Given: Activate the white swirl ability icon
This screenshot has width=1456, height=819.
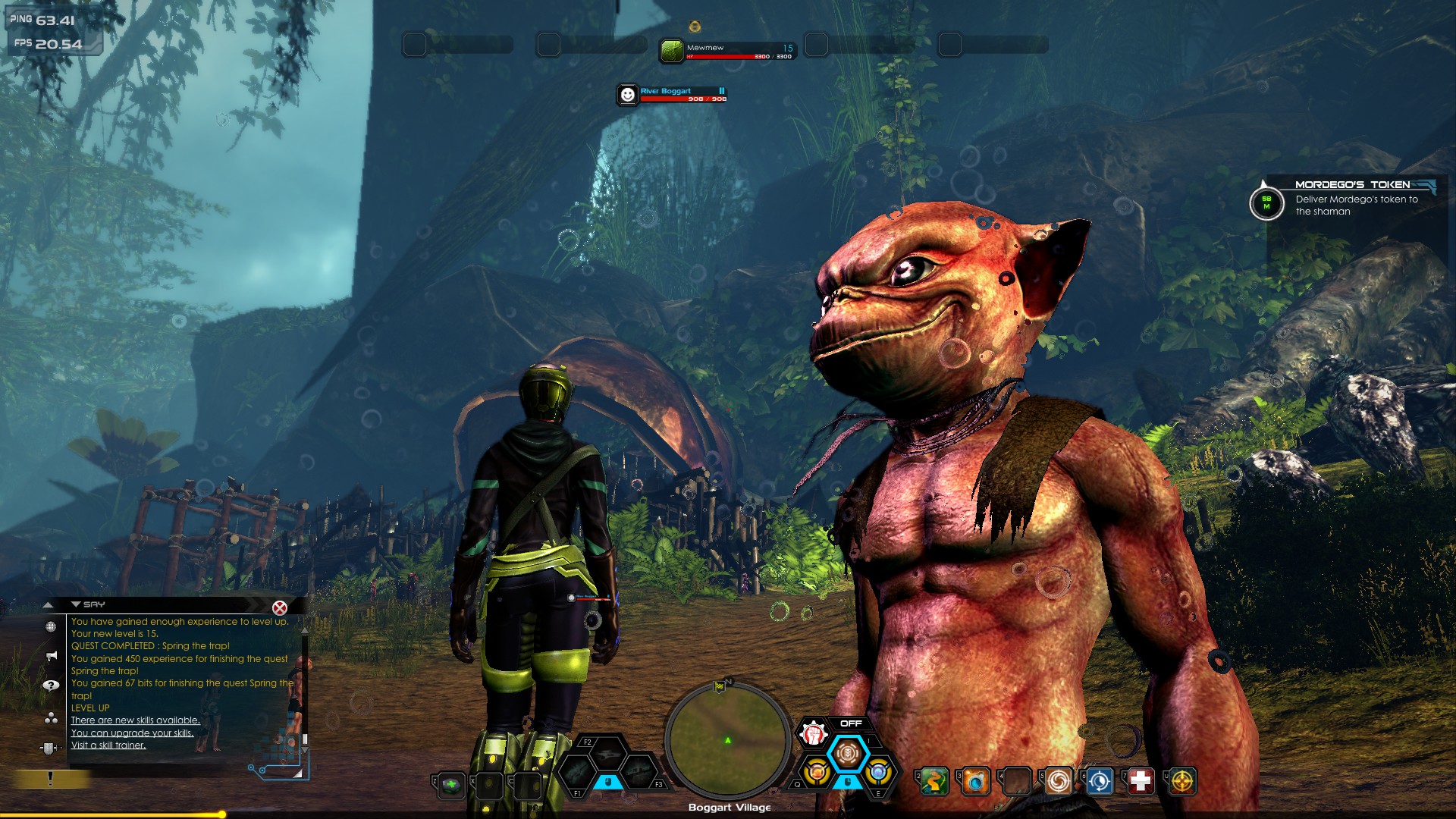Looking at the screenshot, I should [x=1058, y=780].
